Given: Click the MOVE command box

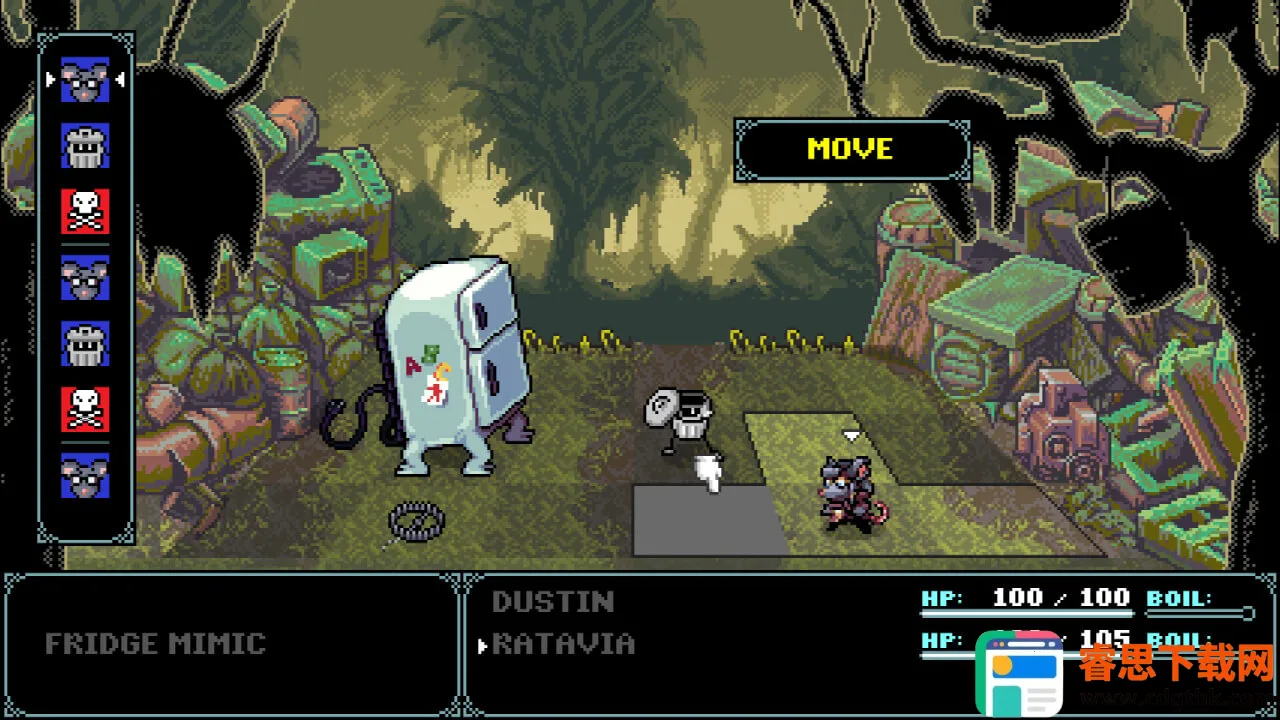Looking at the screenshot, I should (851, 150).
